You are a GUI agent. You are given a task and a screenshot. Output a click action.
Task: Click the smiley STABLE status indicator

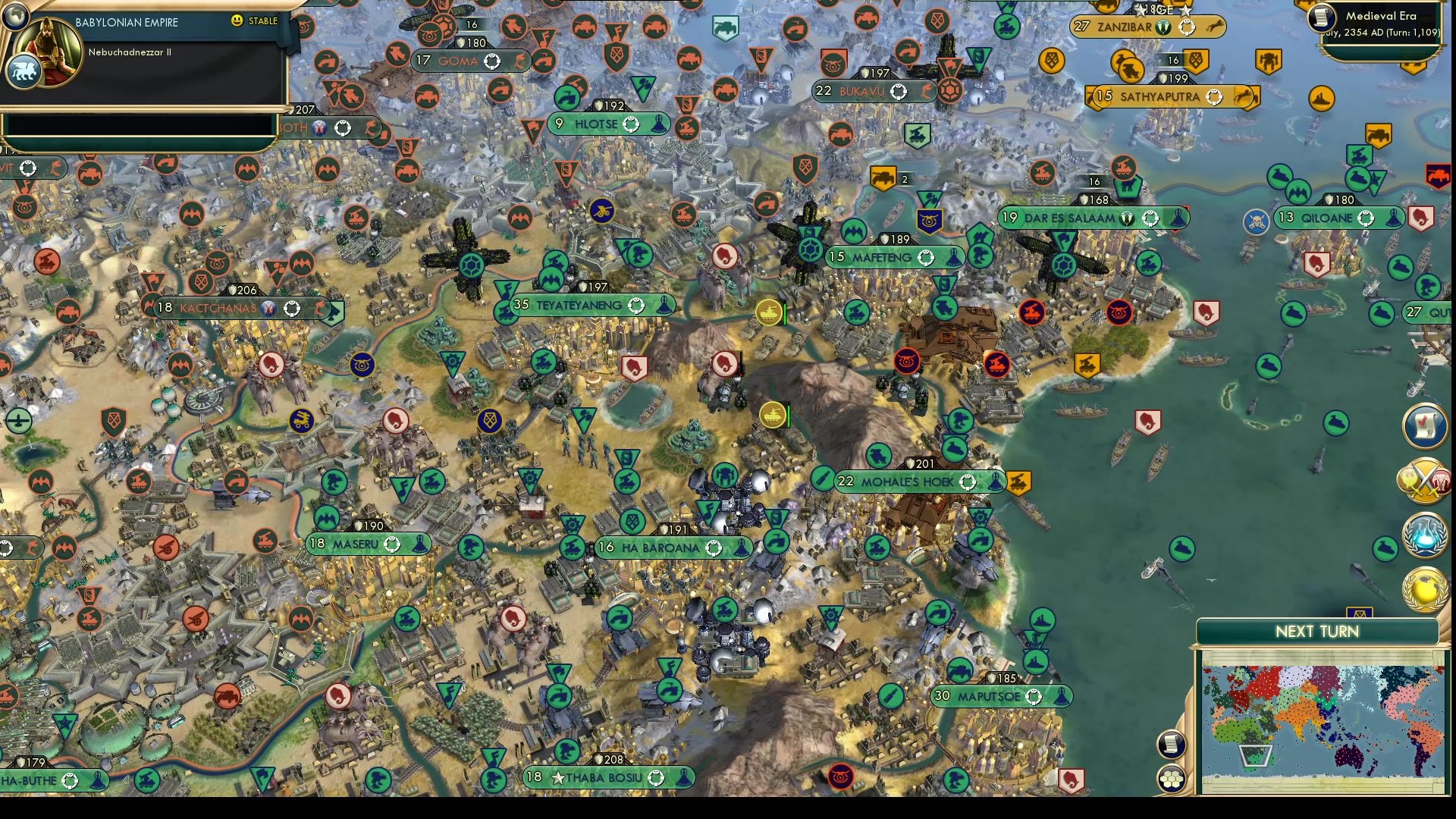(238, 21)
